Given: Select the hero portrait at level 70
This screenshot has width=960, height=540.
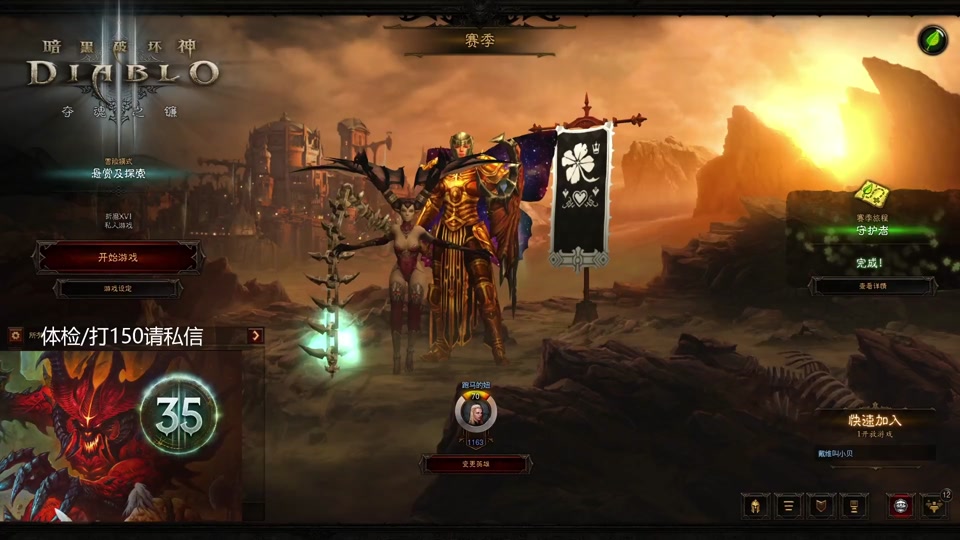Looking at the screenshot, I should [475, 412].
